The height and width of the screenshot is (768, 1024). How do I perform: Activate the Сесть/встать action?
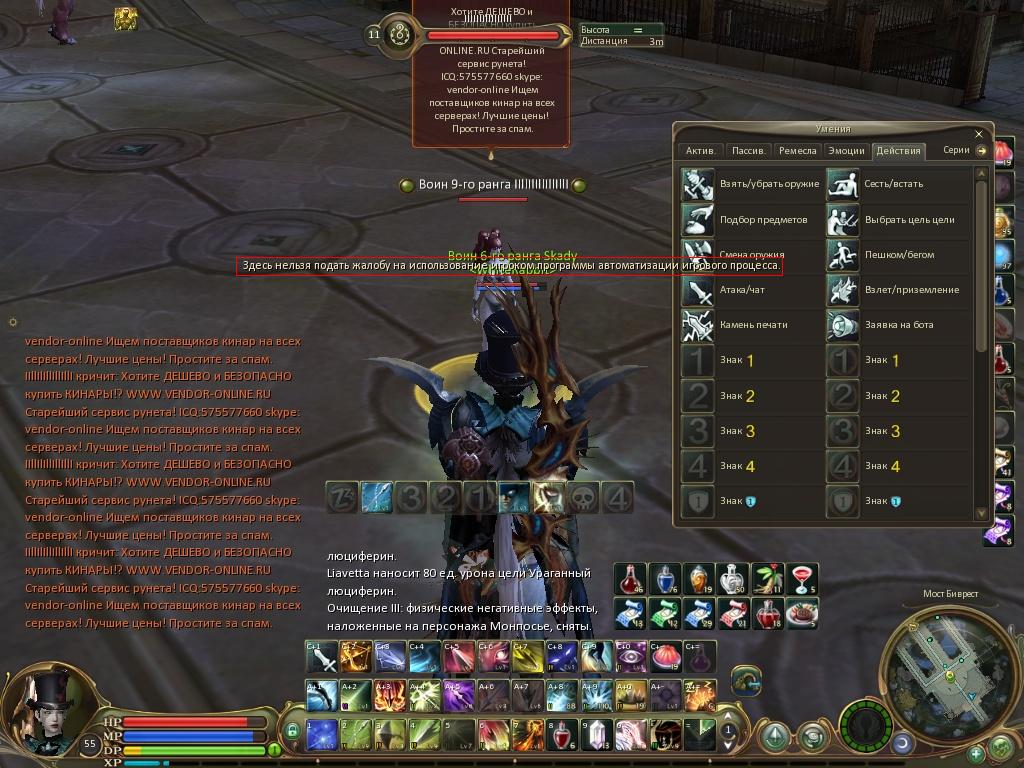click(x=843, y=184)
